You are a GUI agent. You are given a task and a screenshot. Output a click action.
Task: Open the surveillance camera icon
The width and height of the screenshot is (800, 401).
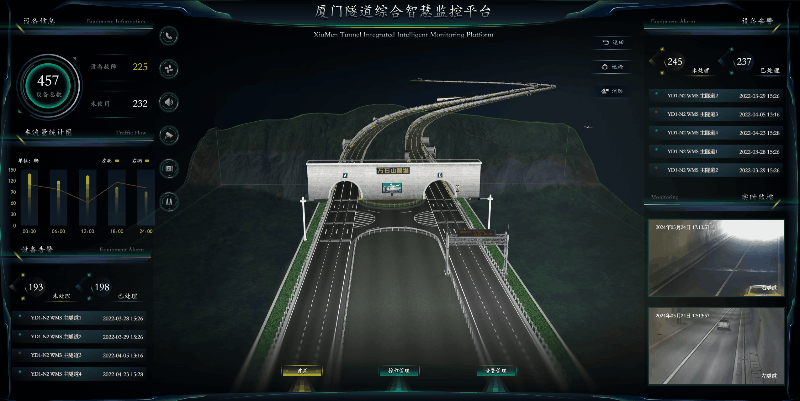tap(169, 135)
